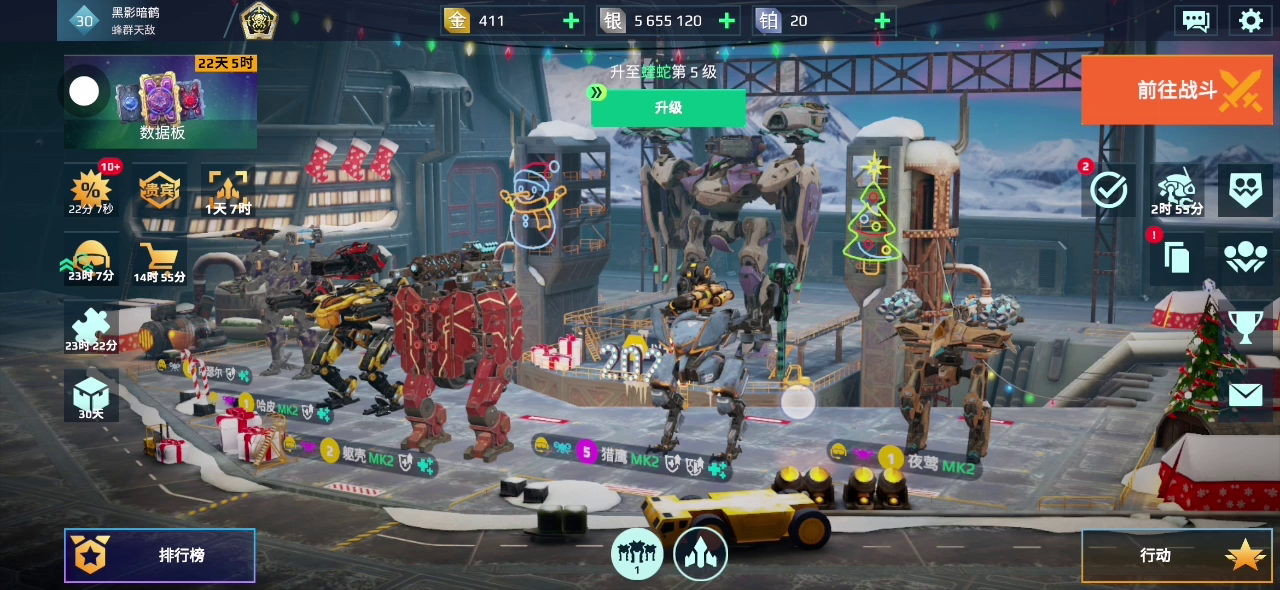The width and height of the screenshot is (1280, 590).
Task: Add platinum with the green plus
Action: pos(882,20)
